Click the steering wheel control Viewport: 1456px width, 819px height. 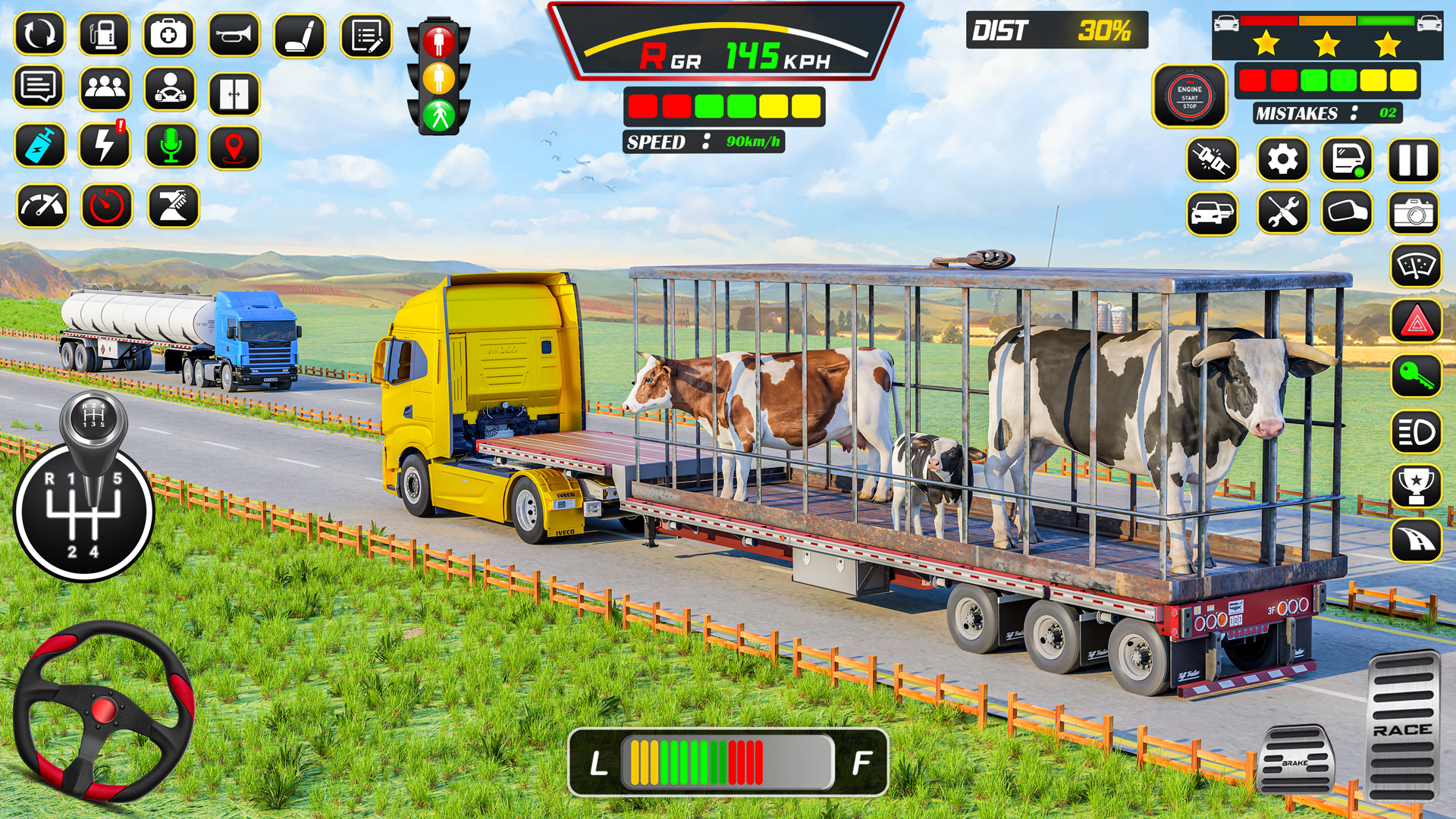[x=104, y=711]
